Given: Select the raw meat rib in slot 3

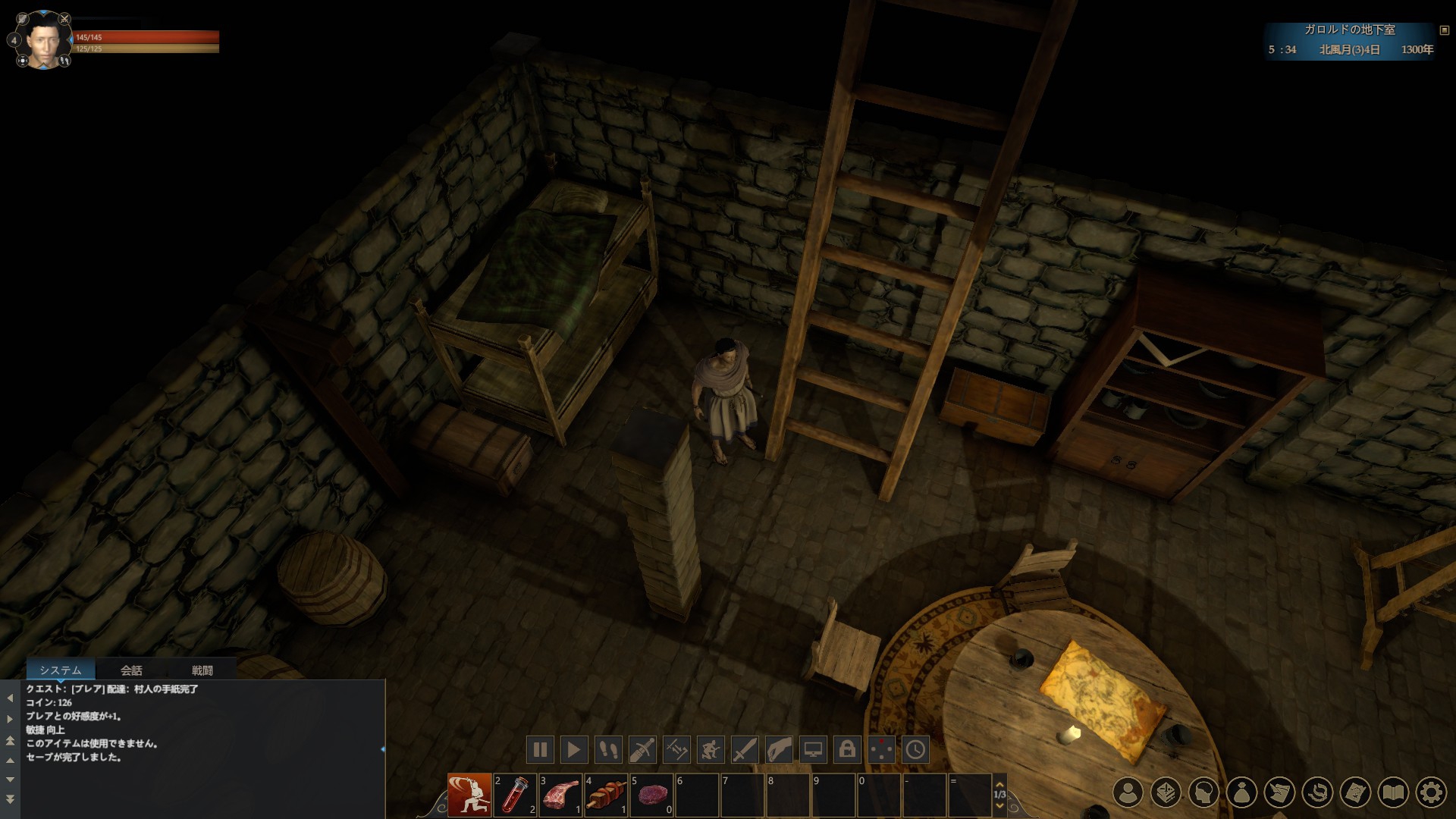Looking at the screenshot, I should coord(560,795).
